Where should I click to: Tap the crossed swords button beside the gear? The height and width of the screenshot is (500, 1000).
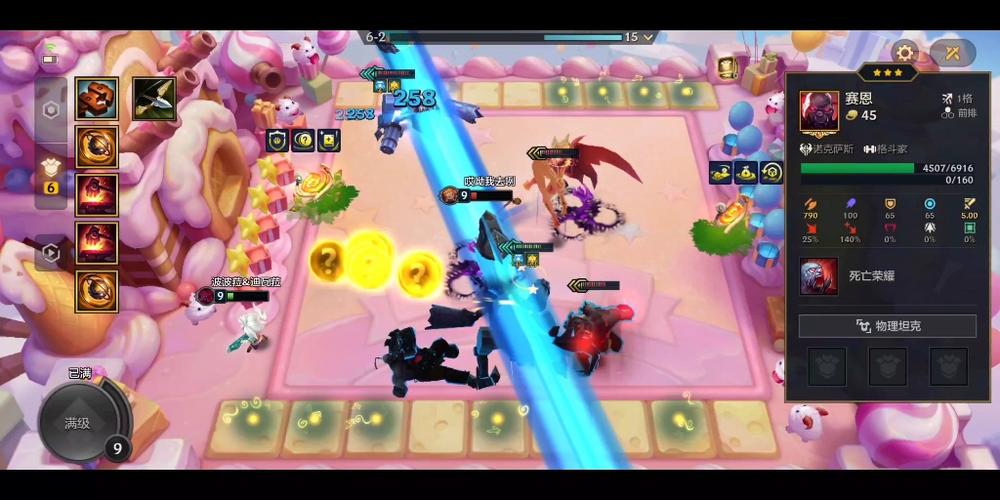[952, 53]
